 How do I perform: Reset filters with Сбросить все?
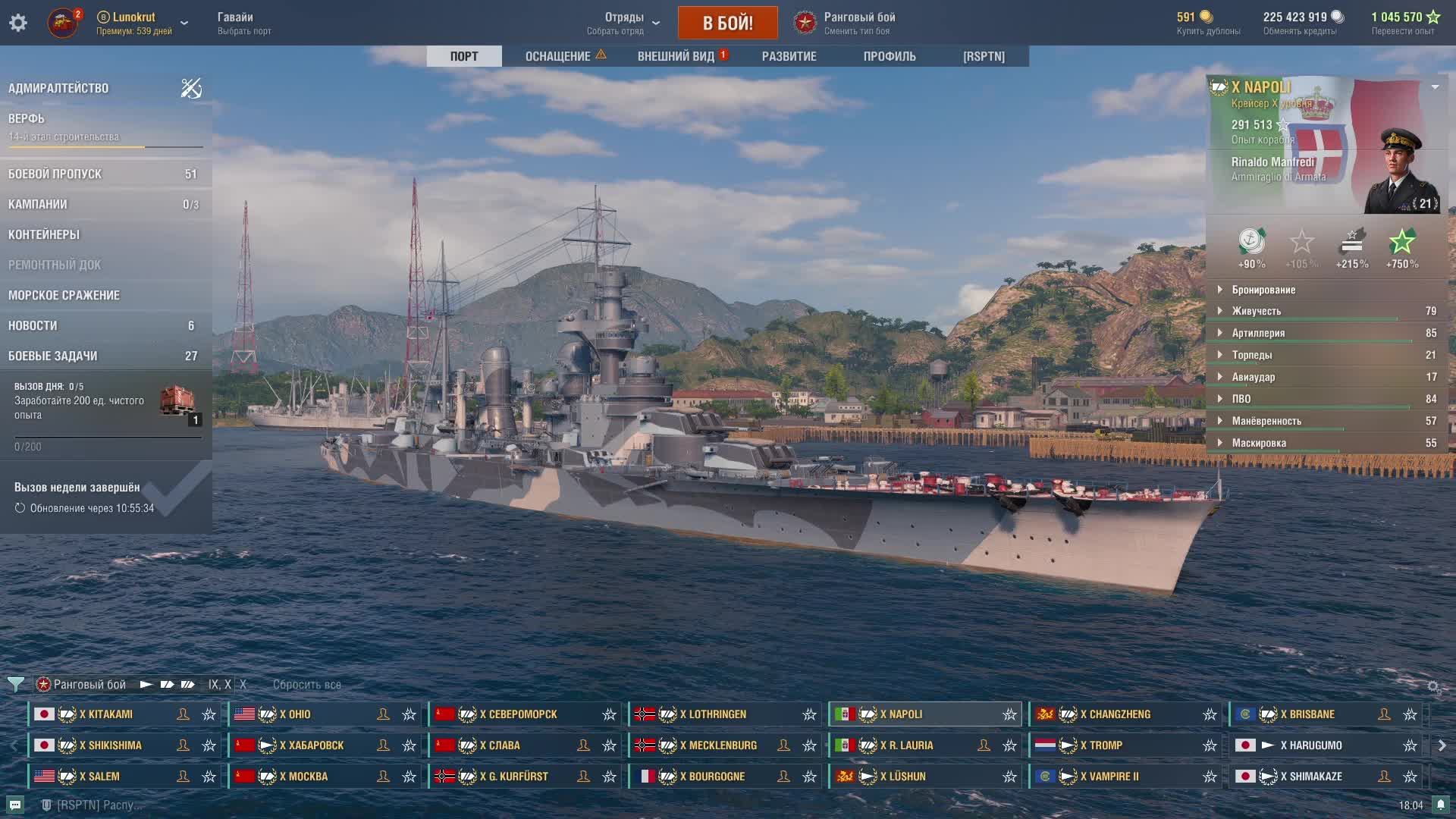(306, 685)
